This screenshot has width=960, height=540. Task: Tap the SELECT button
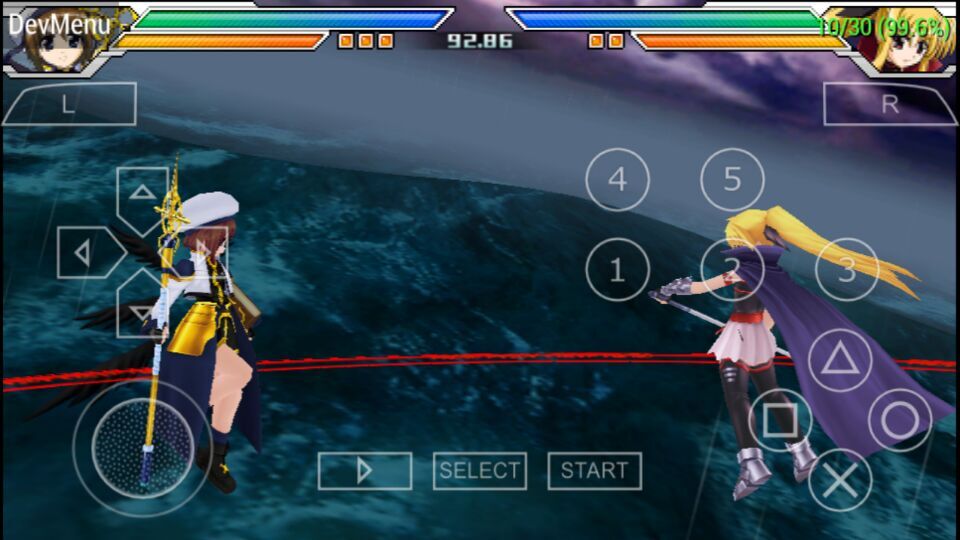coord(479,471)
